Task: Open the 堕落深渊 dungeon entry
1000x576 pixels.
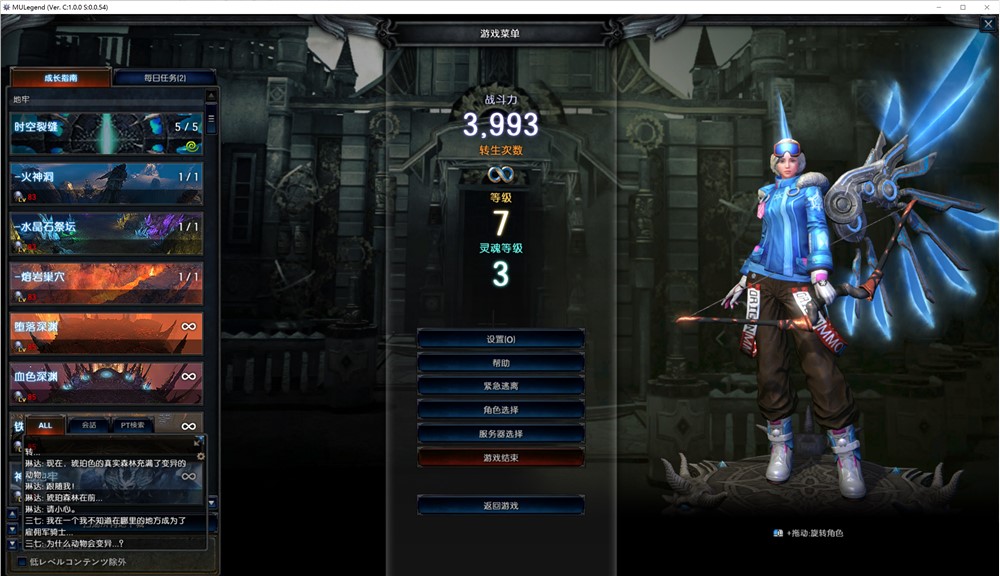Action: [106, 333]
